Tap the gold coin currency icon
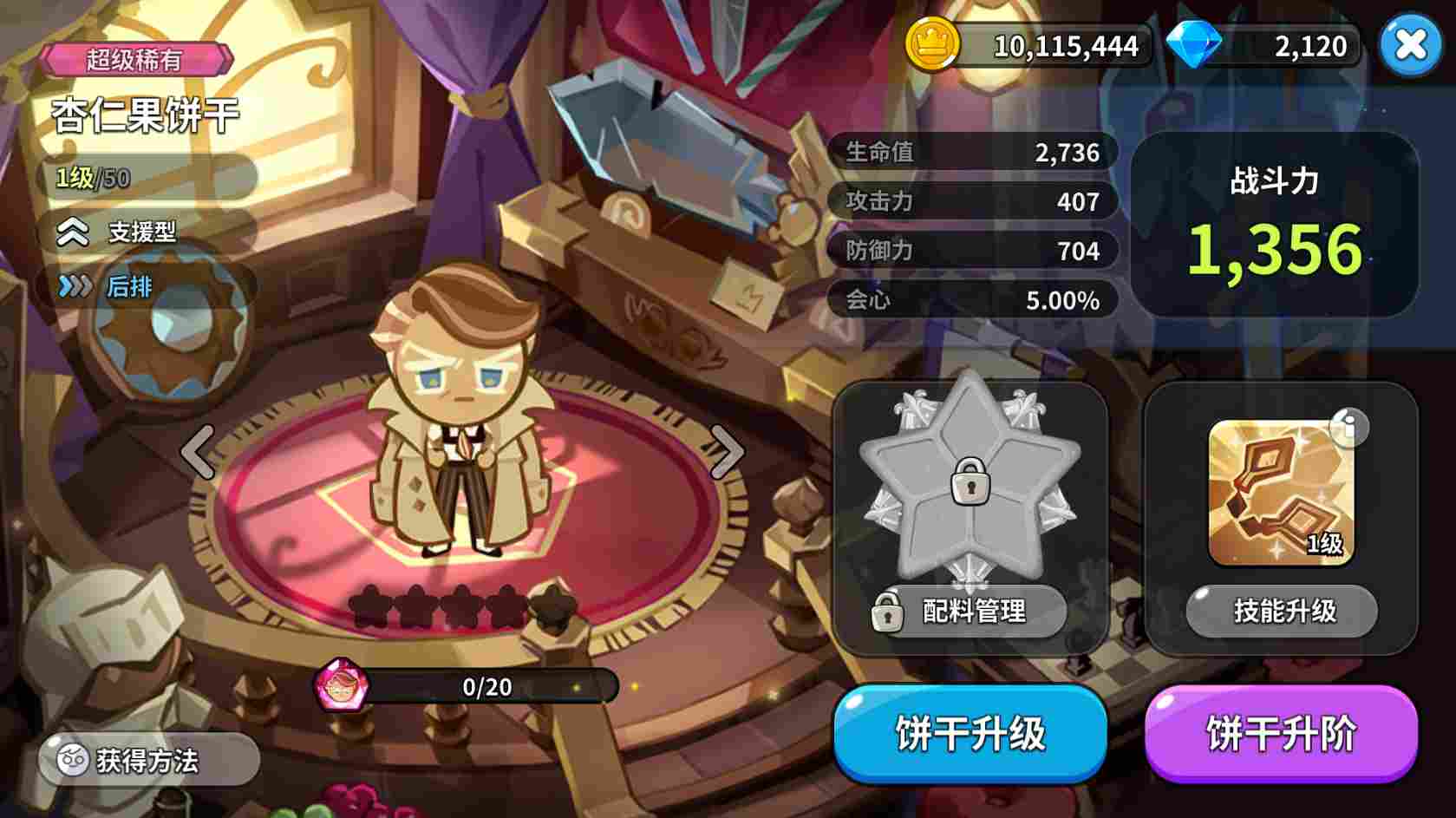1456x818 pixels. (x=934, y=42)
